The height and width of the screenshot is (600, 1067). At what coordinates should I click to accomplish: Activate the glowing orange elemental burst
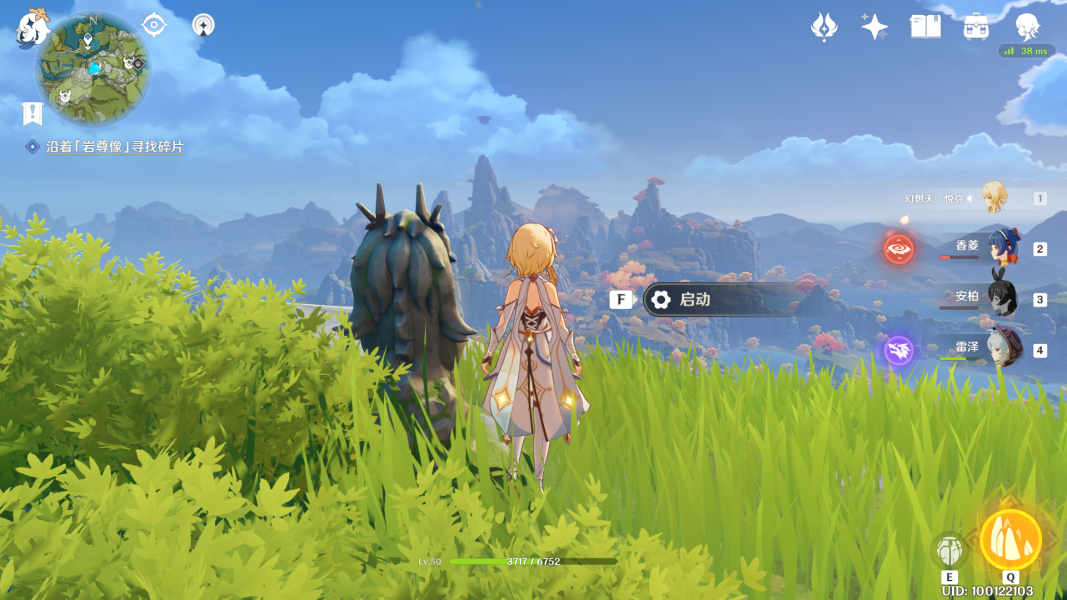click(1010, 540)
